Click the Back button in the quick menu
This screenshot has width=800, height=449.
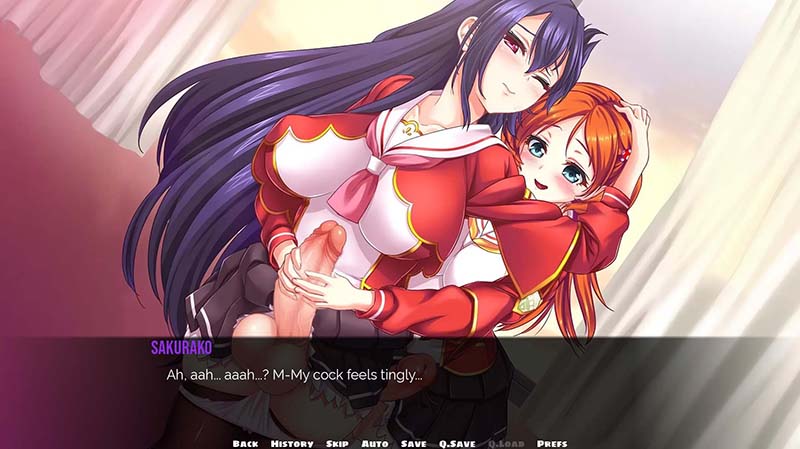point(246,443)
